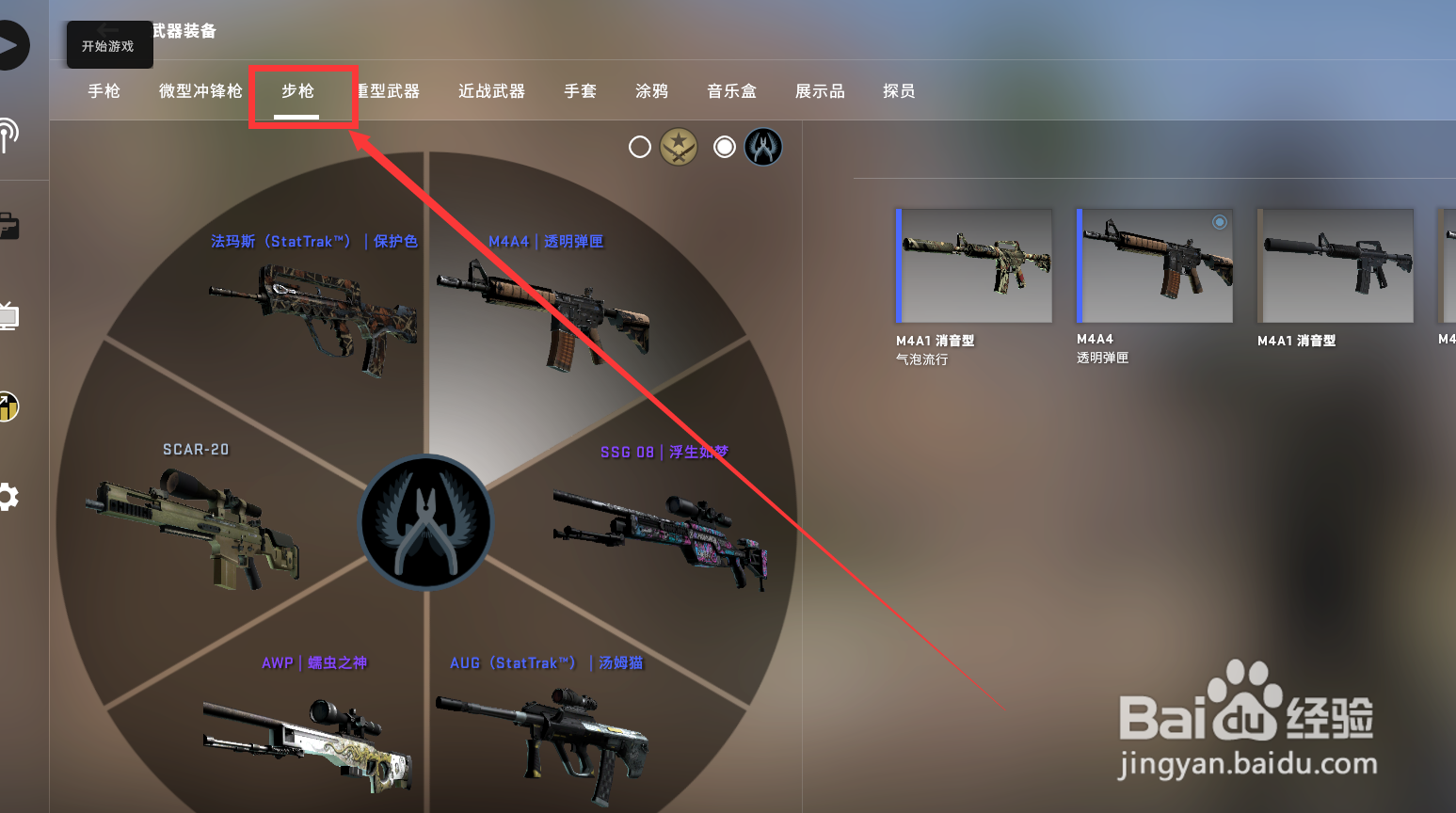The image size is (1456, 813).
Task: Switch to the 手枪 tab
Action: [x=104, y=91]
